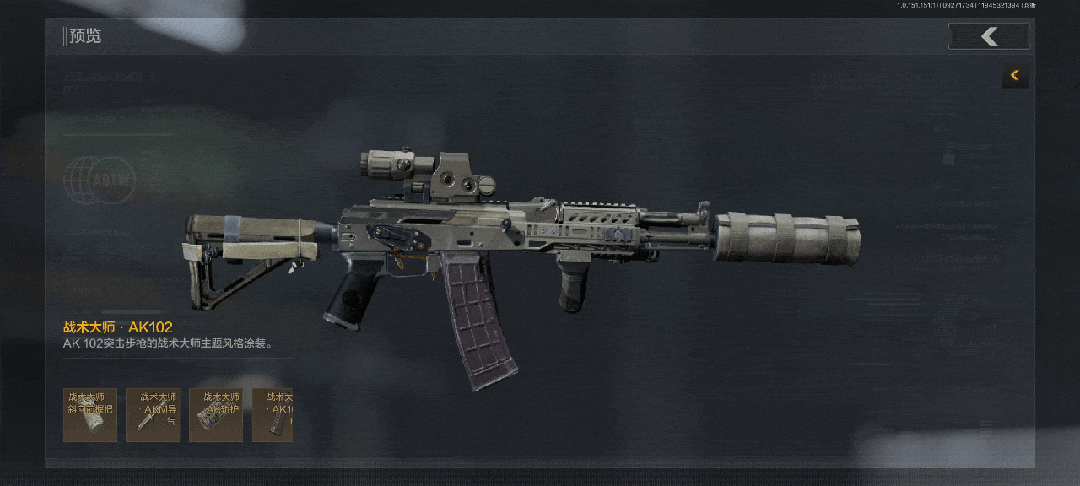Choose the Tactical Master AKM gas tube thumbnail
The image size is (1080, 486).
[x=153, y=415]
